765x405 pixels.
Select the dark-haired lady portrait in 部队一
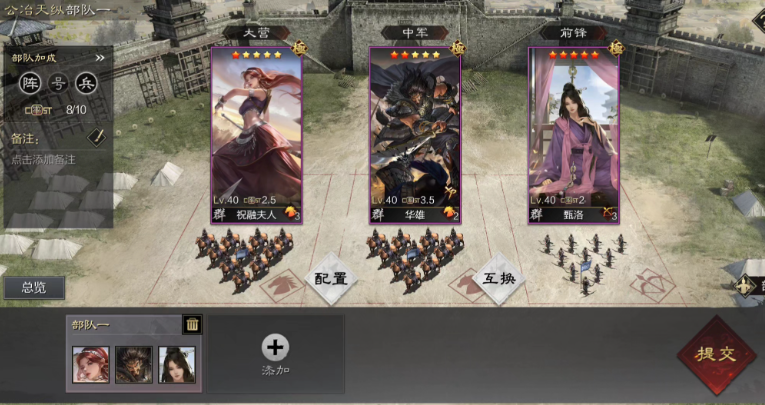pyautogui.click(x=177, y=364)
